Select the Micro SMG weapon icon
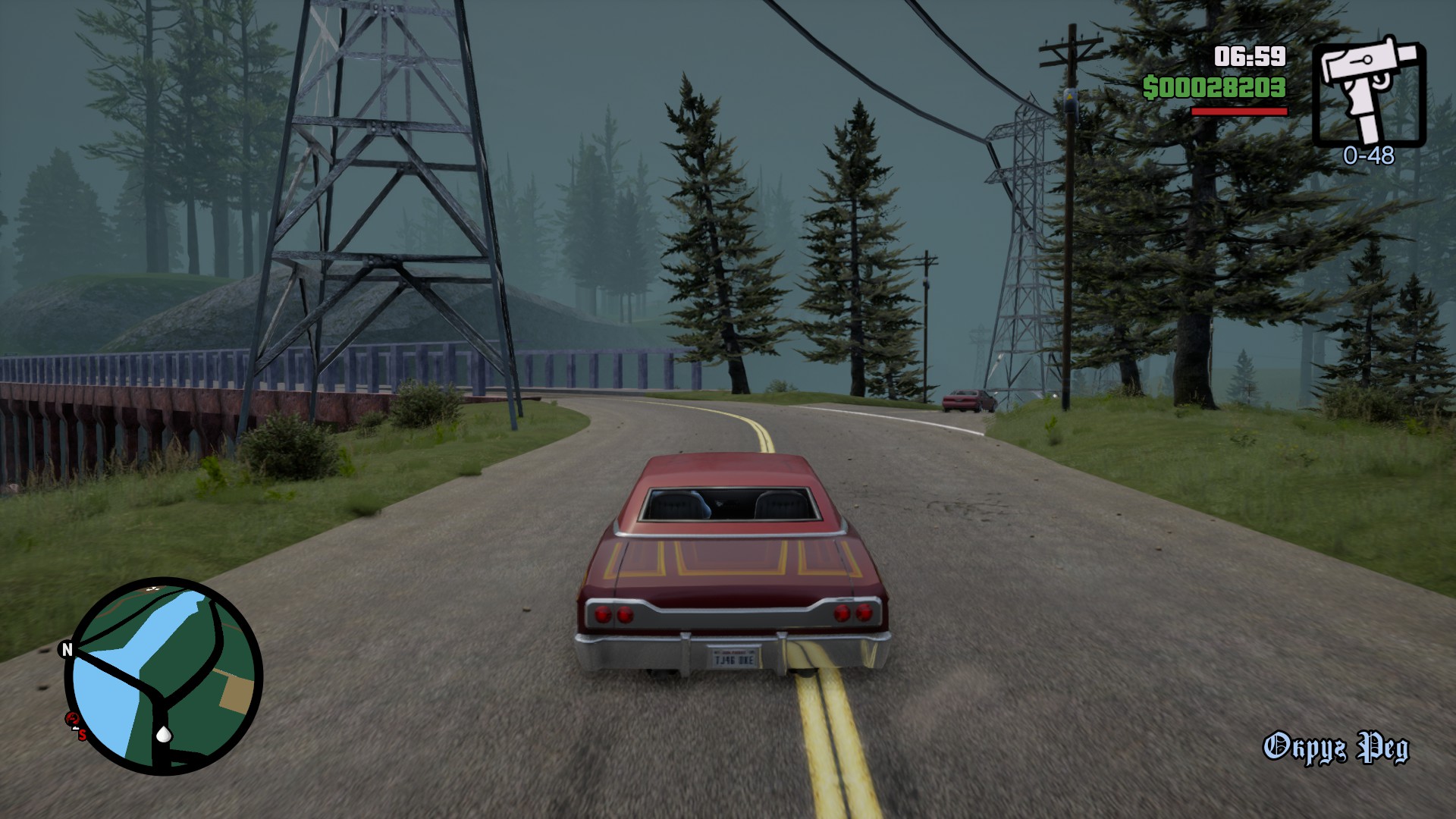 1368,91
